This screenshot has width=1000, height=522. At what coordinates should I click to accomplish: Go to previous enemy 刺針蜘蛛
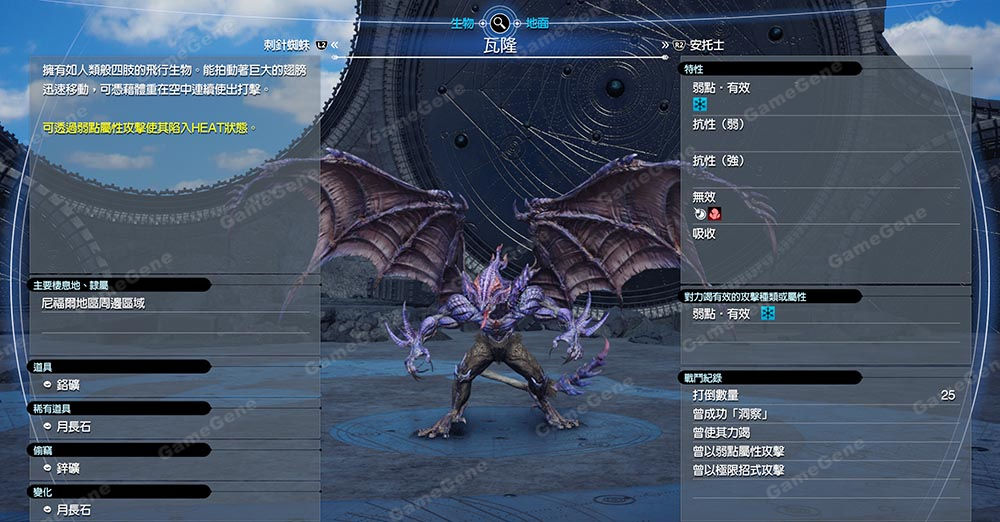(x=288, y=44)
